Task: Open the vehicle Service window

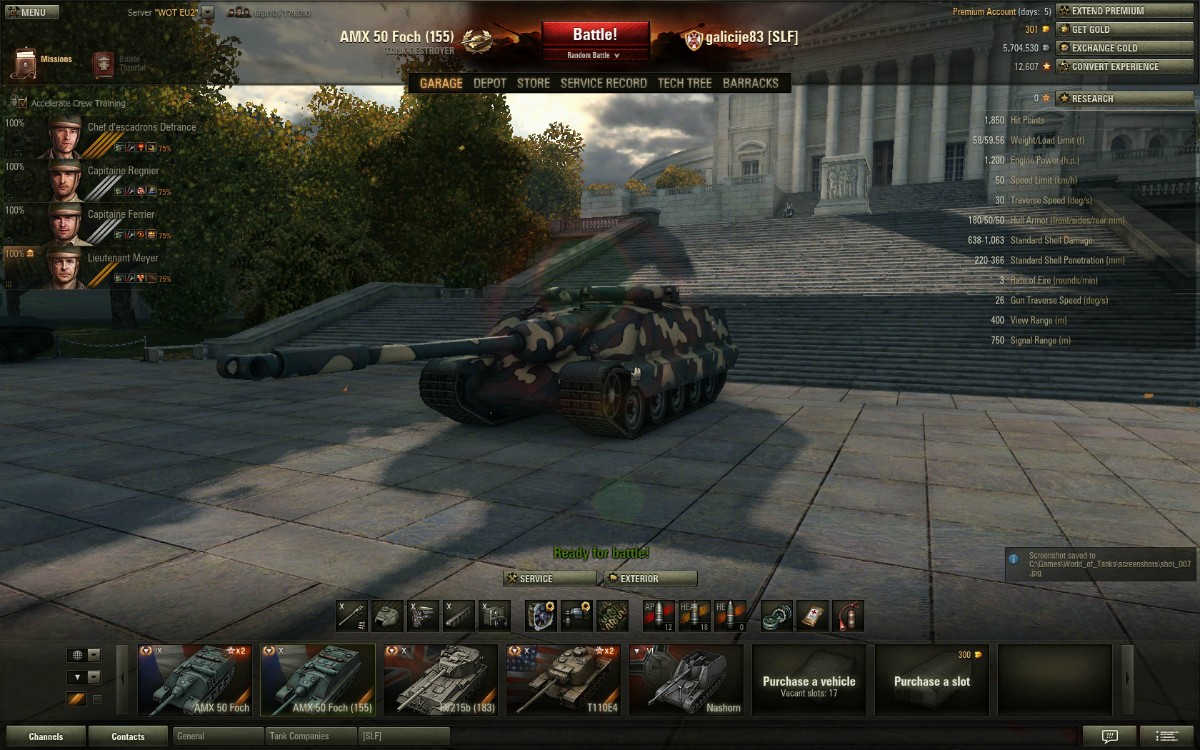Action: click(x=549, y=579)
